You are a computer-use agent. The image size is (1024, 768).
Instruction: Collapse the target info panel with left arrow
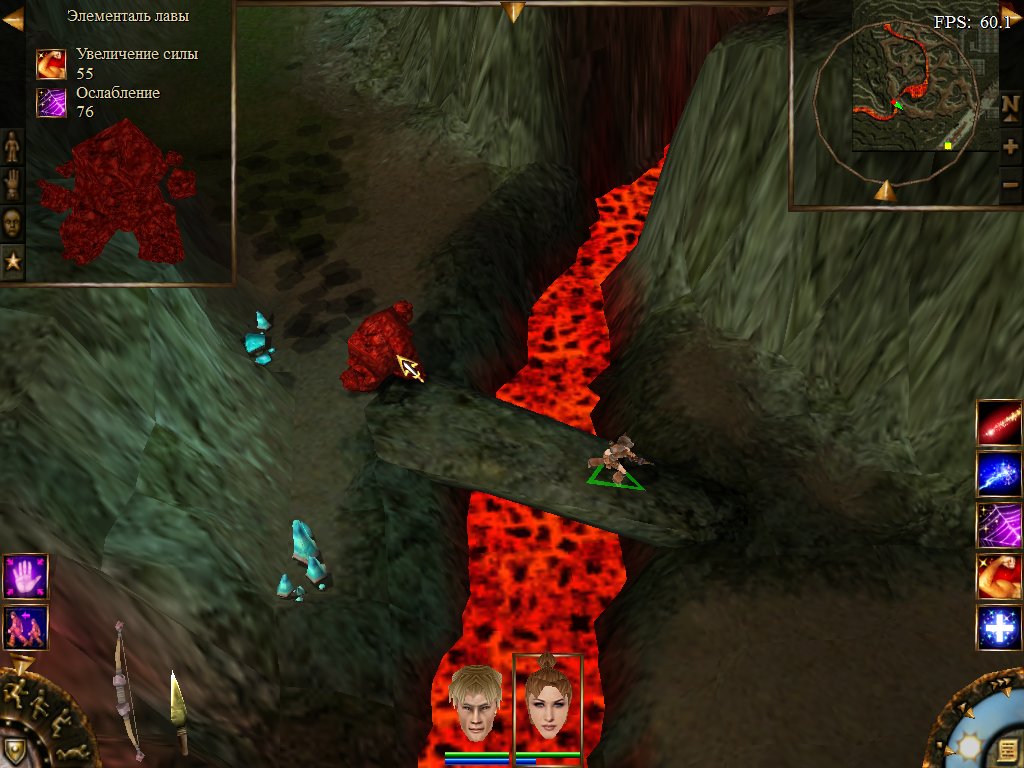point(13,19)
